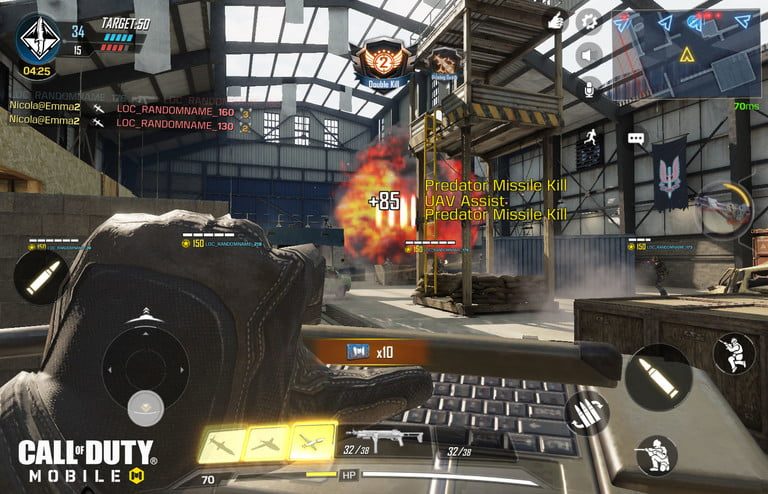Open the settings gear icon
This screenshot has height=494, width=768.
coord(589,20)
